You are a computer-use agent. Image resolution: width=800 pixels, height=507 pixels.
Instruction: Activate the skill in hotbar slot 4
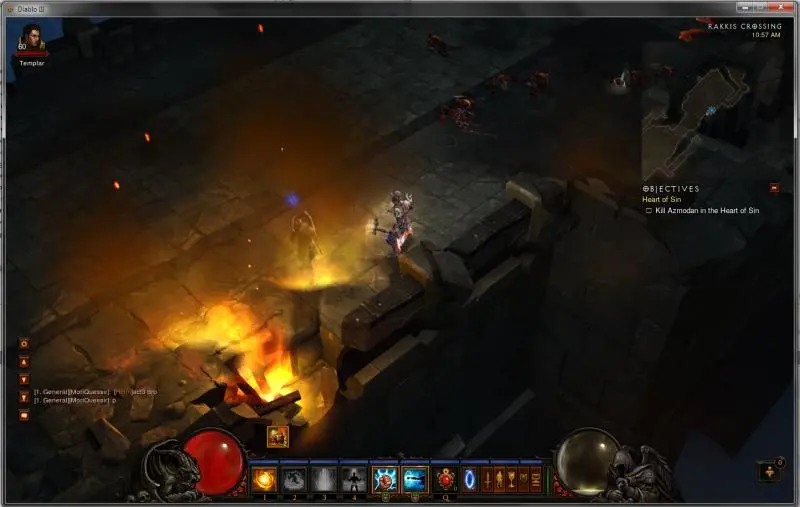tap(353, 480)
